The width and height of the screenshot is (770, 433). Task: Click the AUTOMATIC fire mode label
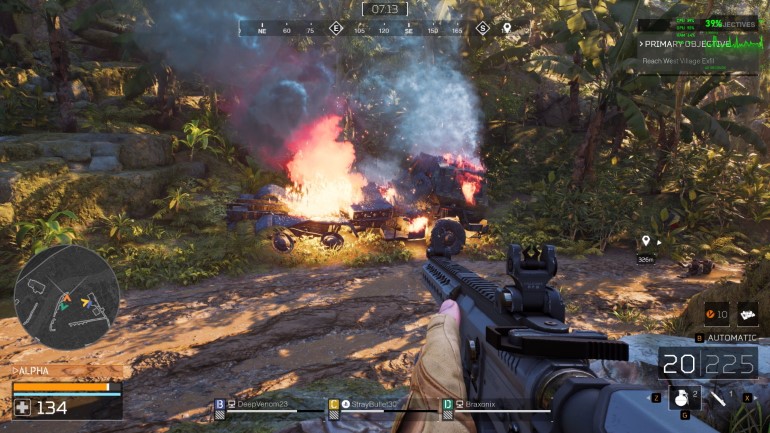[x=732, y=338]
